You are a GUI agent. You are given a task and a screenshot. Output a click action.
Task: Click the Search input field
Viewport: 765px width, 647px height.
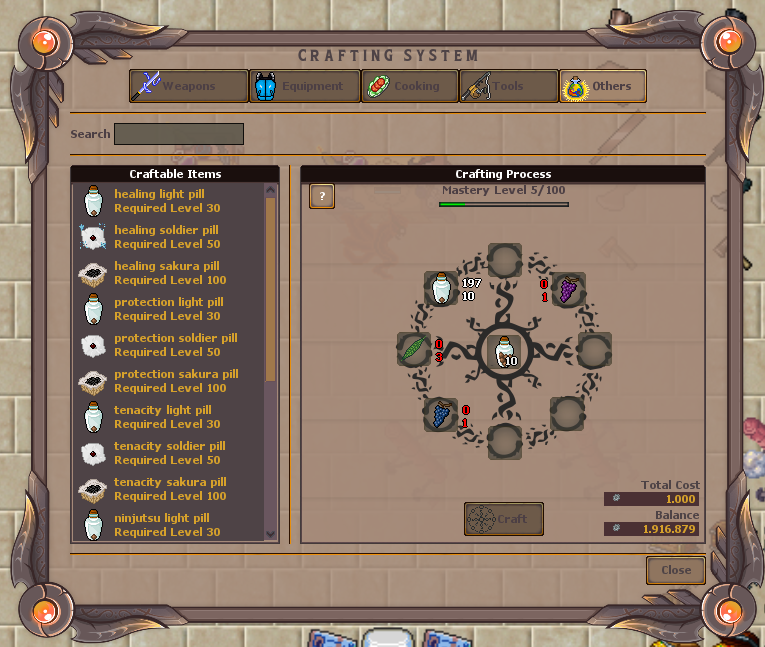(179, 134)
